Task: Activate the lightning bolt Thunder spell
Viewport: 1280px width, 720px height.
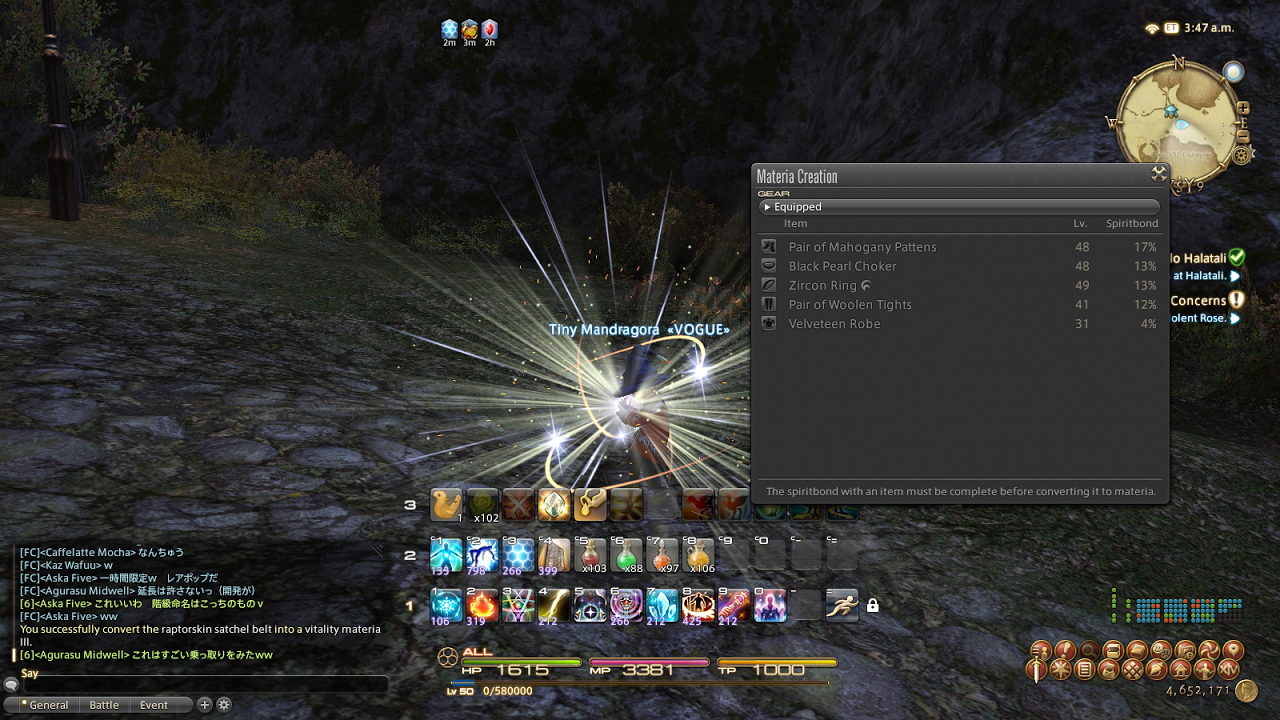Action: (x=554, y=605)
